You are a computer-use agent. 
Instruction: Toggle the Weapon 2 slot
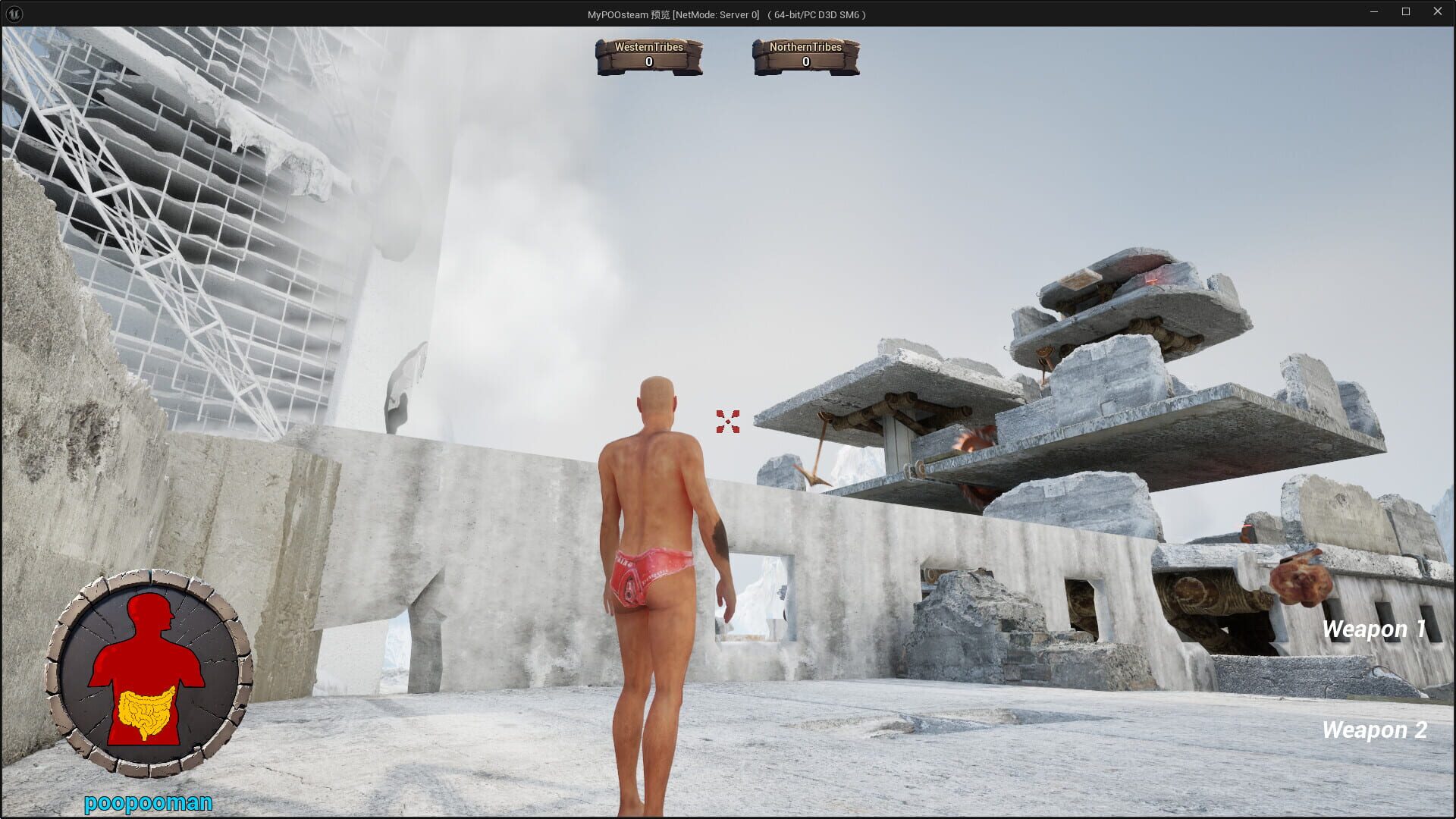[1374, 730]
